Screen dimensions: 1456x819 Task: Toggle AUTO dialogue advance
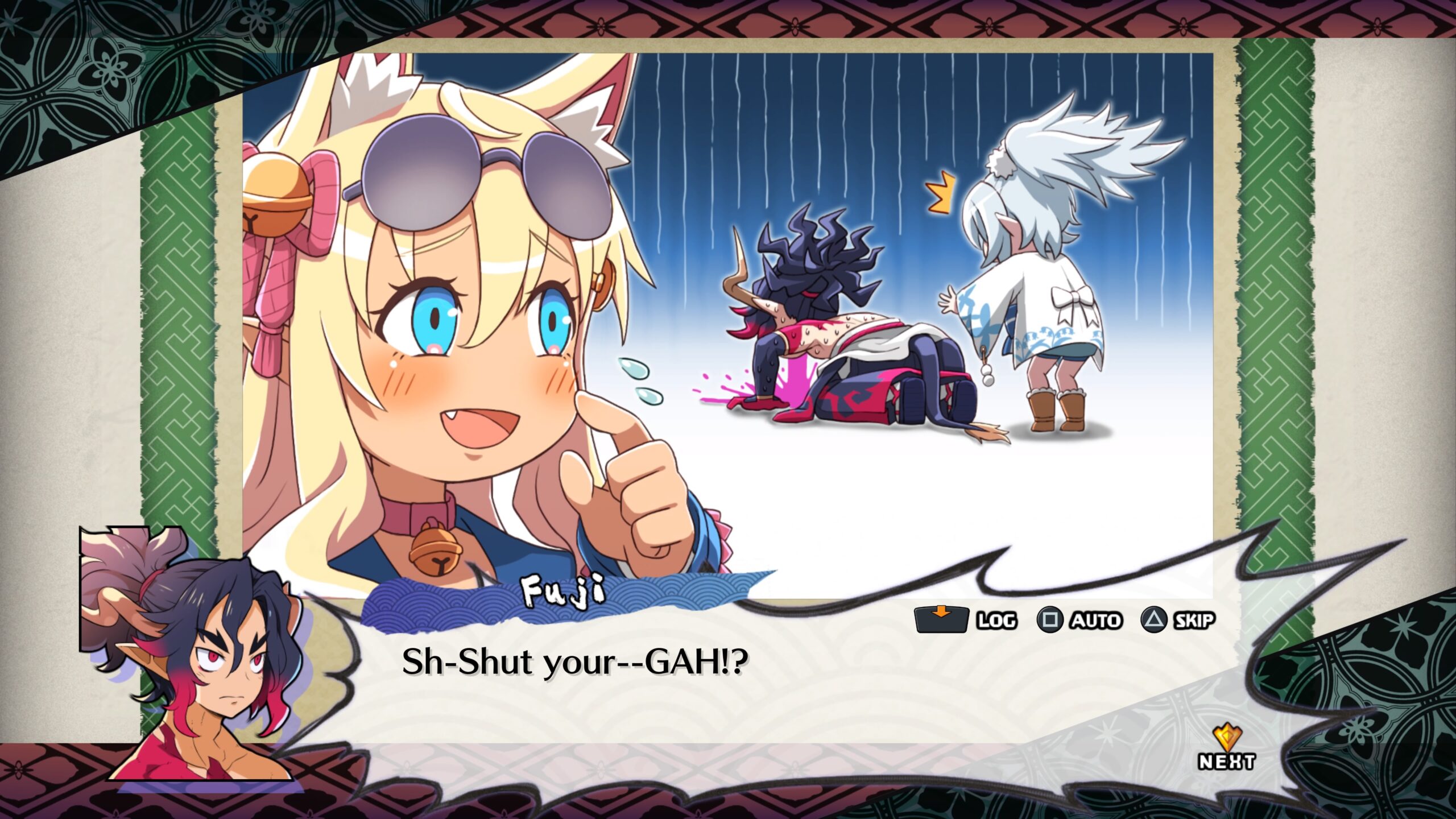click(1079, 620)
